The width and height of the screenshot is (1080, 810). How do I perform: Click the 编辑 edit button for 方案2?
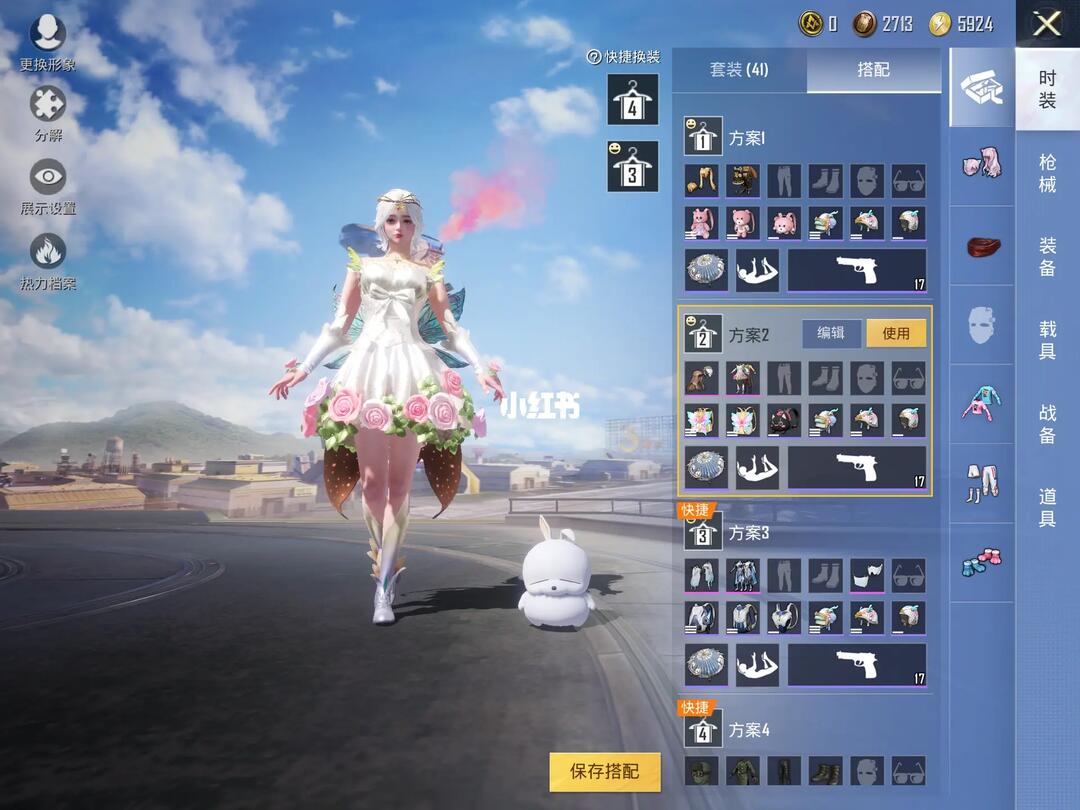point(831,333)
